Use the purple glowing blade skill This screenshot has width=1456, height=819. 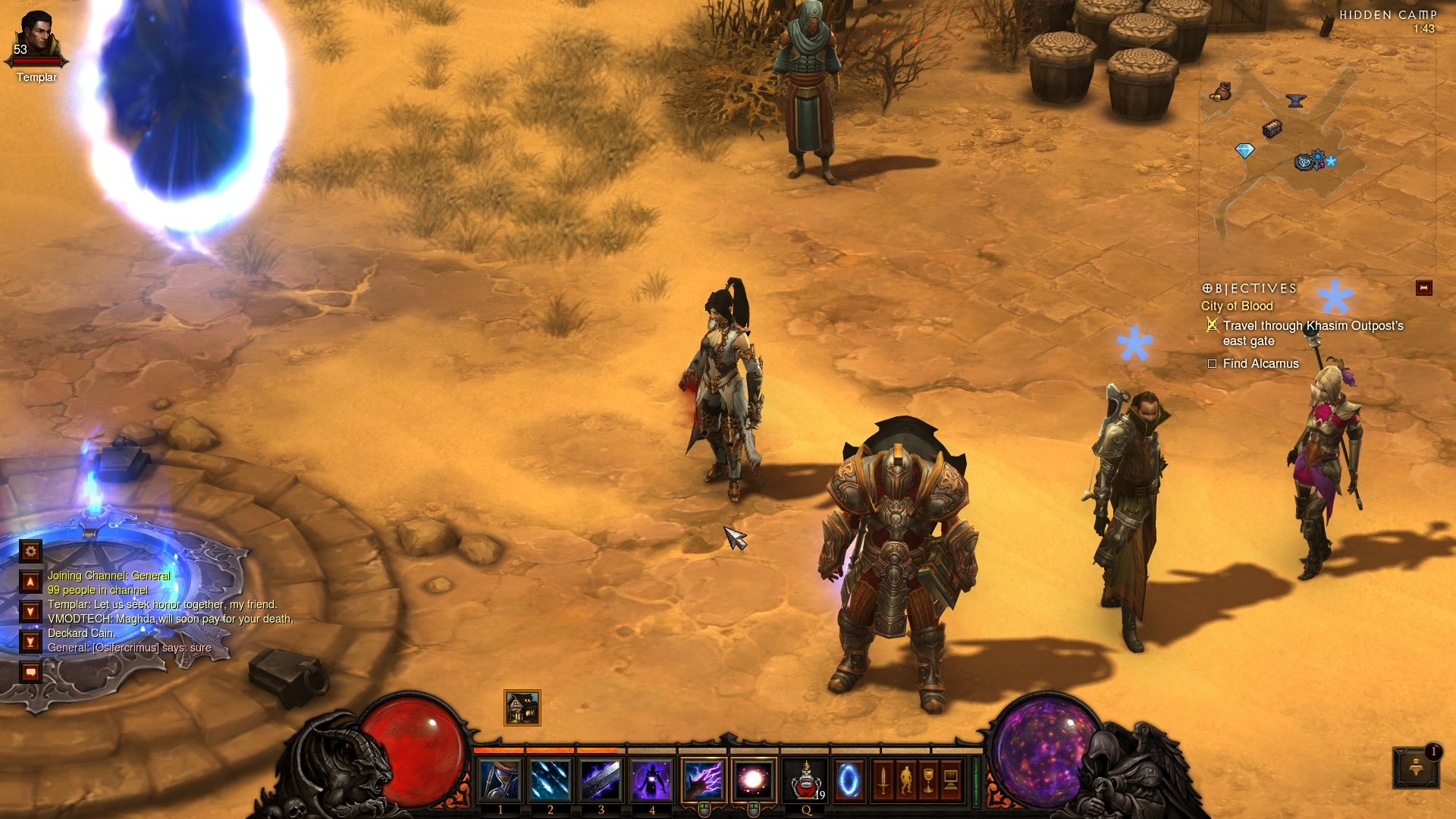tap(601, 780)
